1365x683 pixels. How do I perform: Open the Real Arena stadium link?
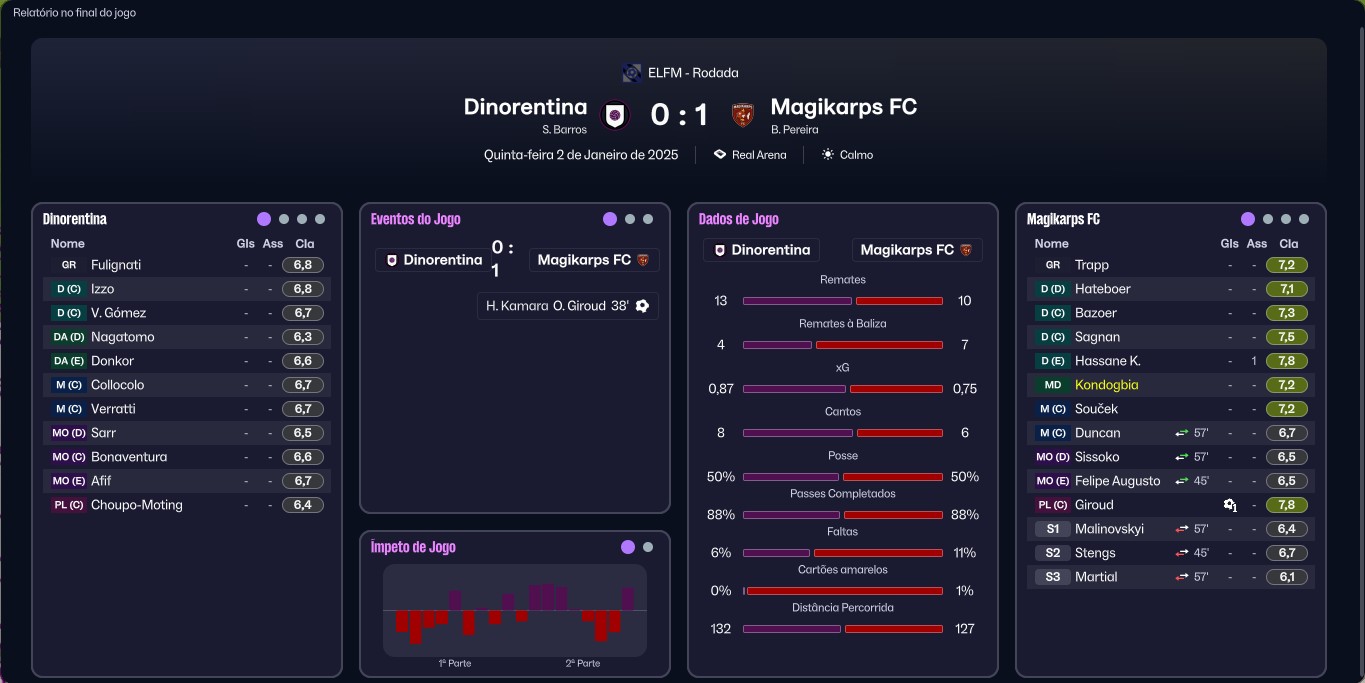(x=750, y=155)
